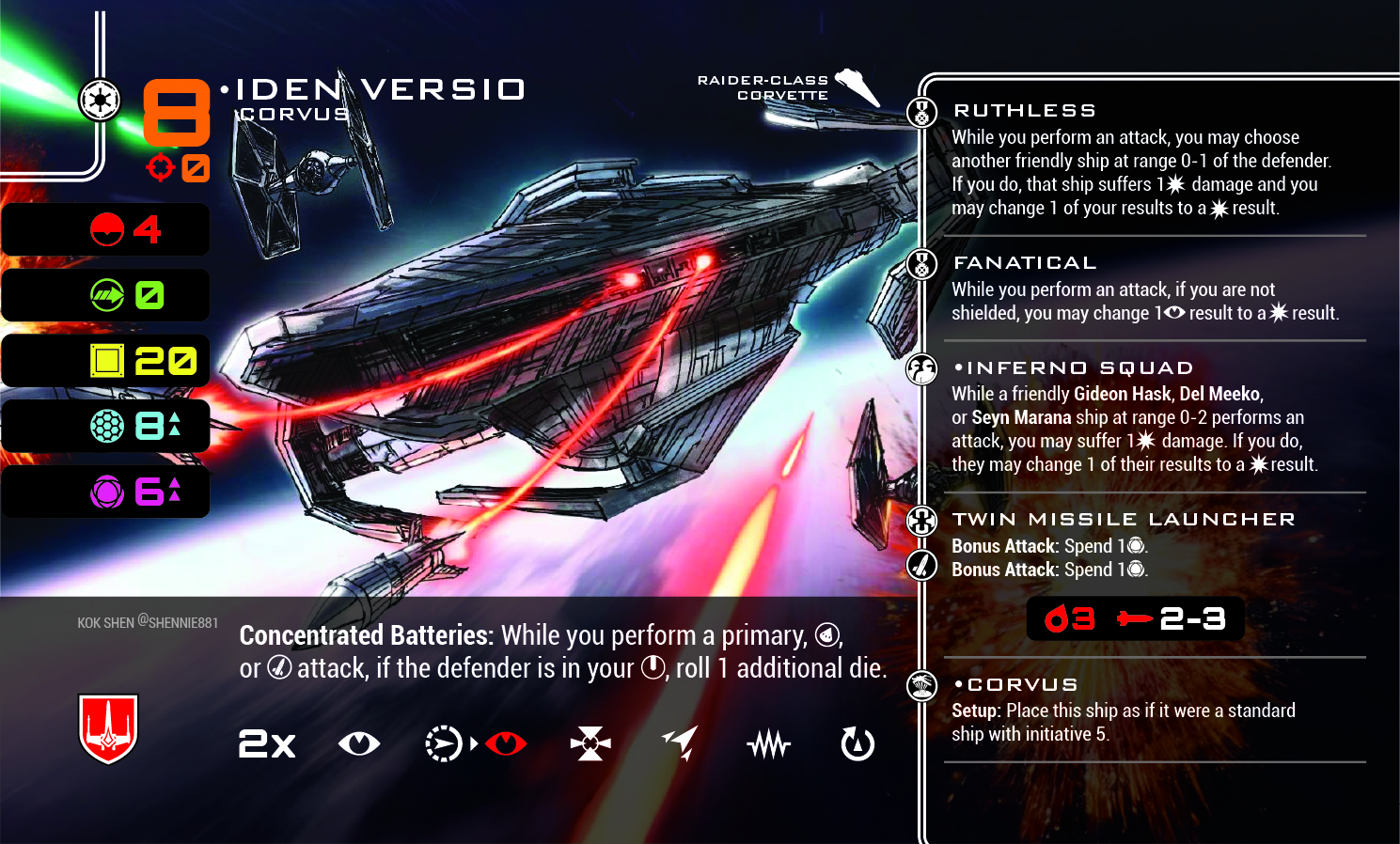Choose the rotate arc action icon
Screen dimensions: 1400x844
pos(857,744)
